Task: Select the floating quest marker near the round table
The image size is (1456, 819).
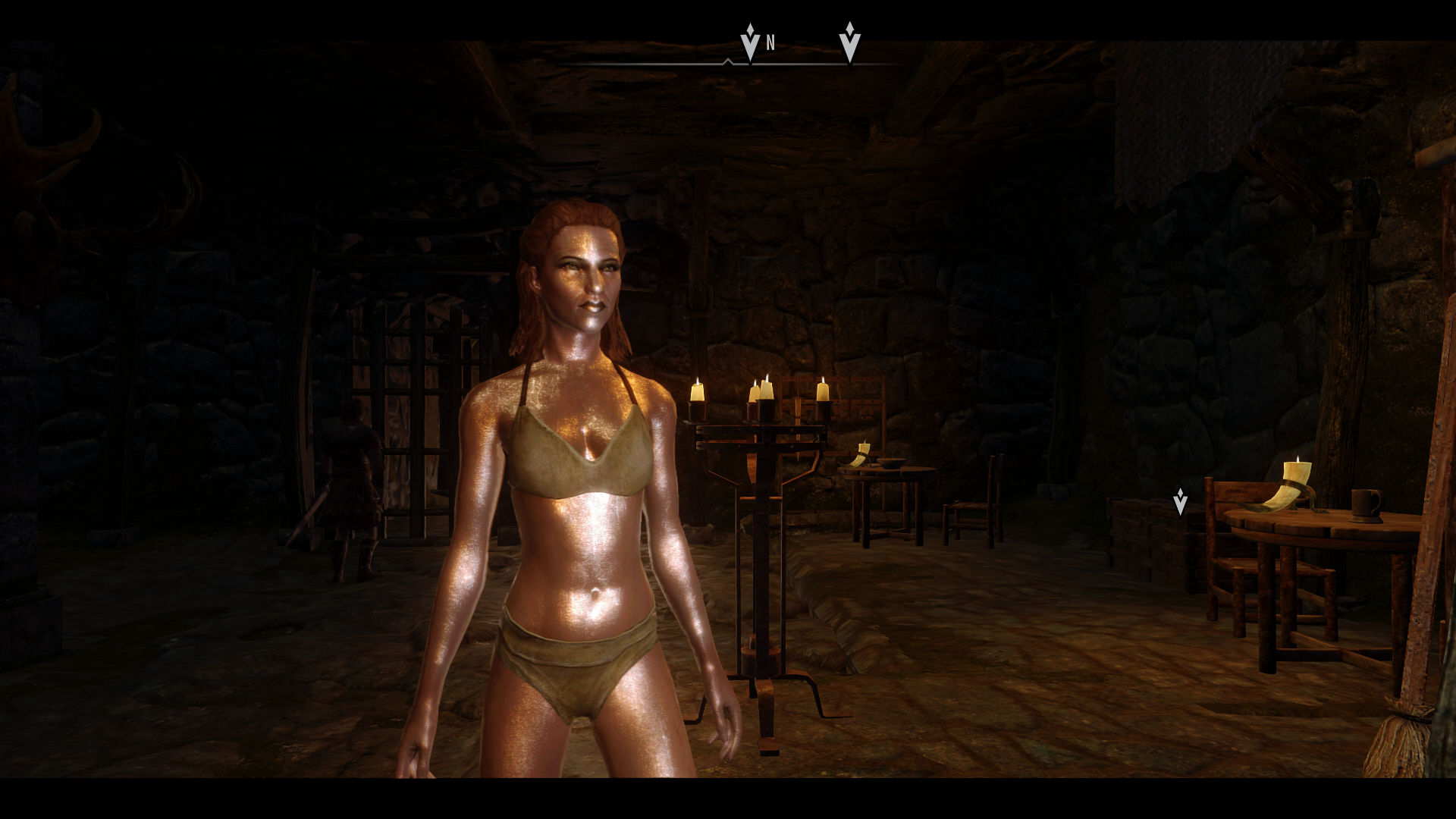Action: click(1180, 501)
